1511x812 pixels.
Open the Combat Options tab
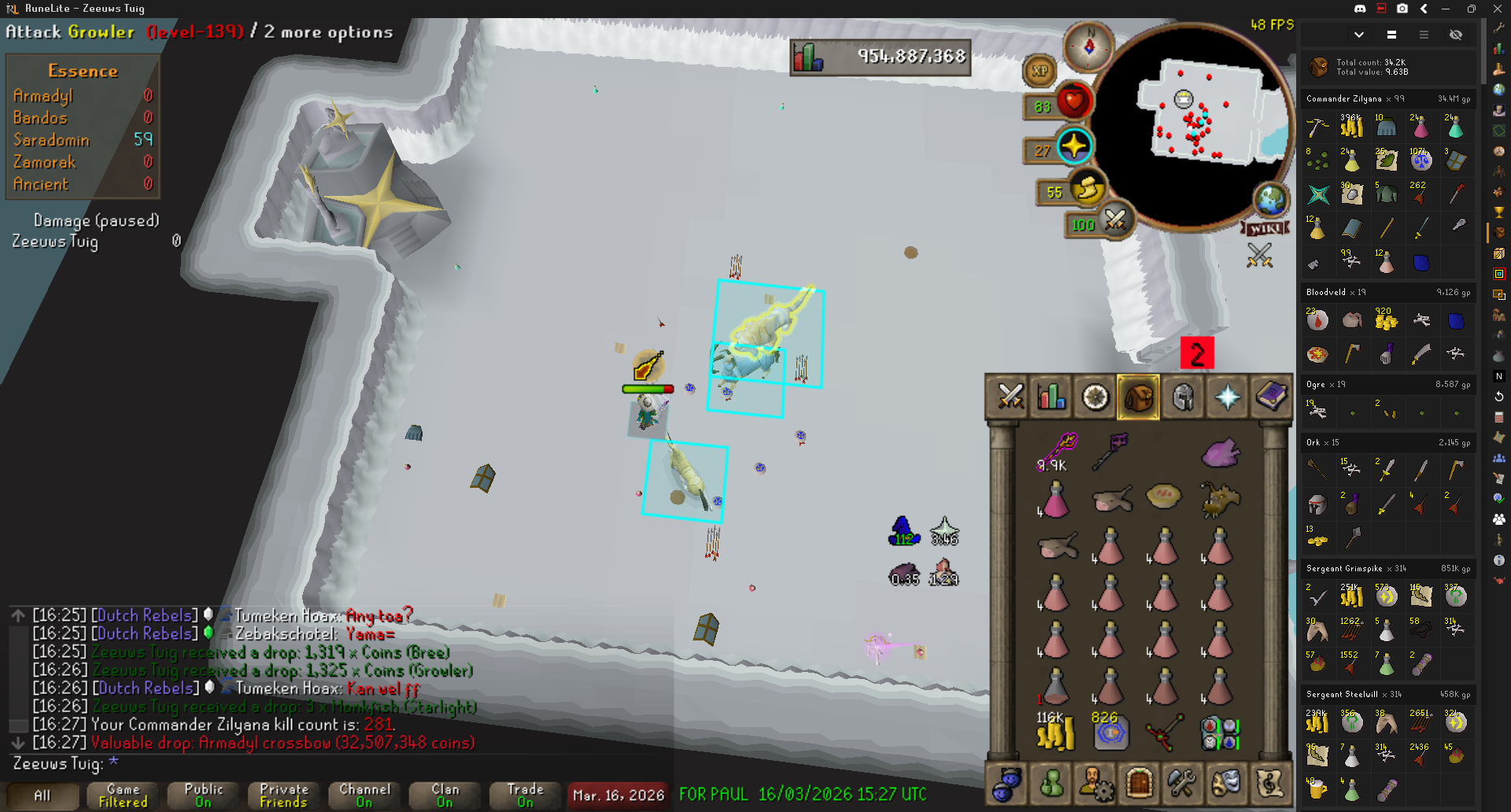[x=1010, y=397]
